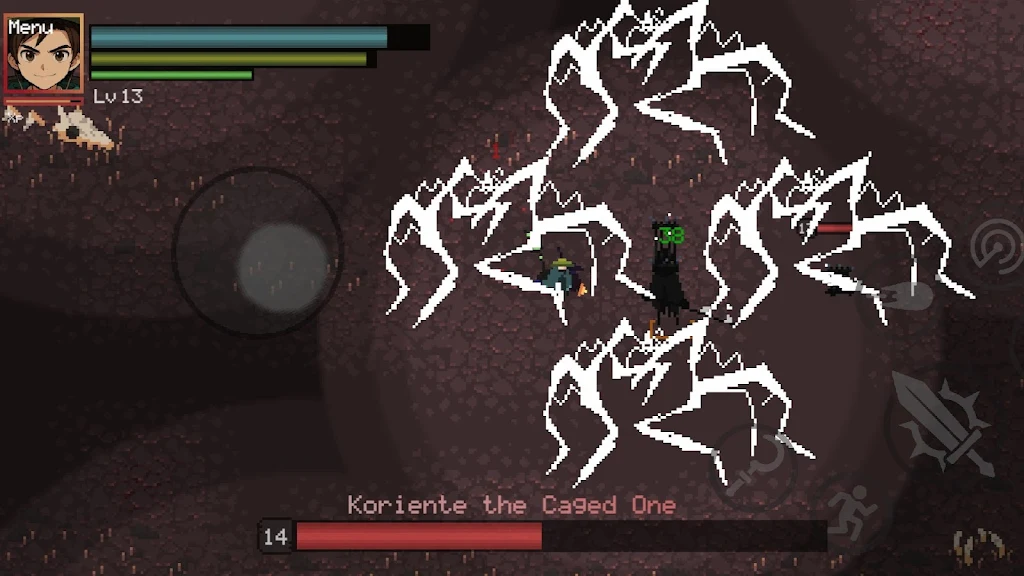Viewport: 1024px width, 576px height.
Task: Tap the sword attack button
Action: (943, 424)
